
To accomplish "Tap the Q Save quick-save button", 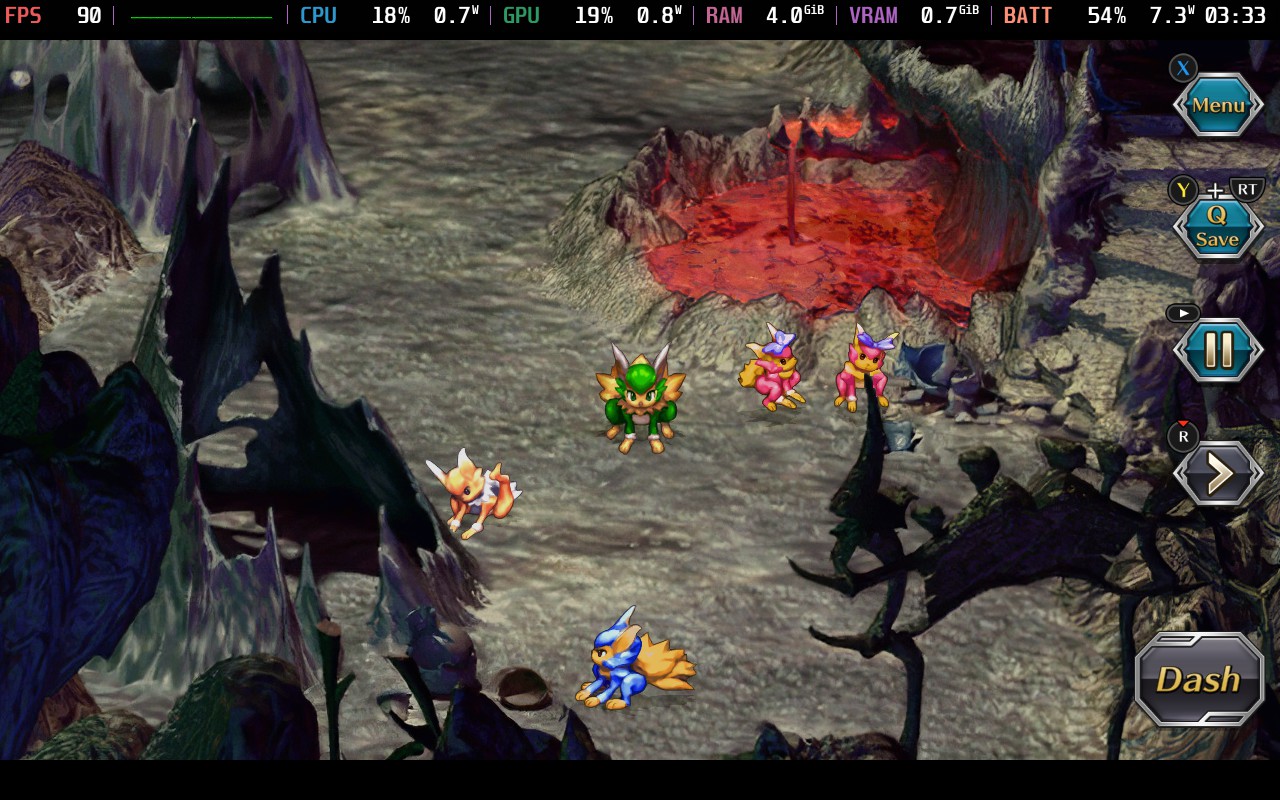I will click(1217, 228).
